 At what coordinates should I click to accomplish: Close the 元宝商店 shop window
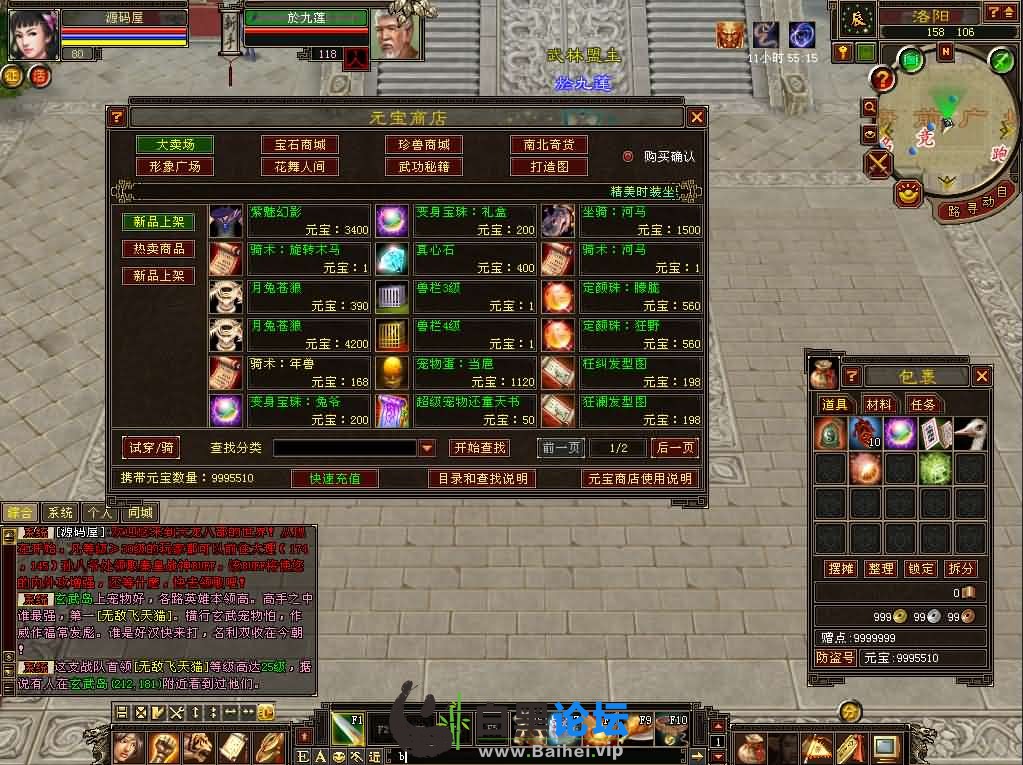tap(697, 117)
